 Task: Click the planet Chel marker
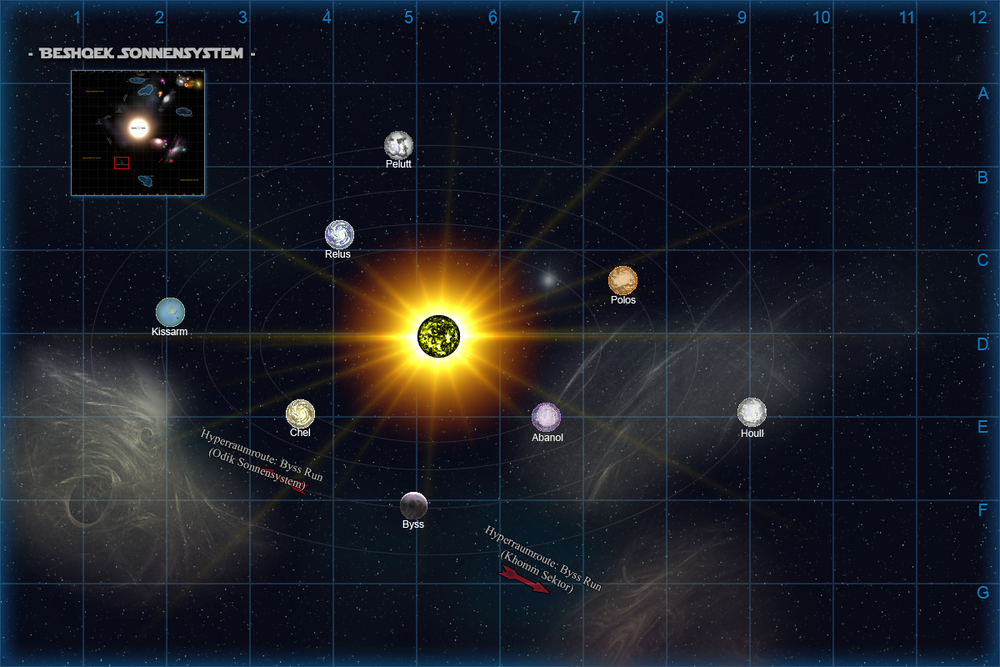[300, 413]
